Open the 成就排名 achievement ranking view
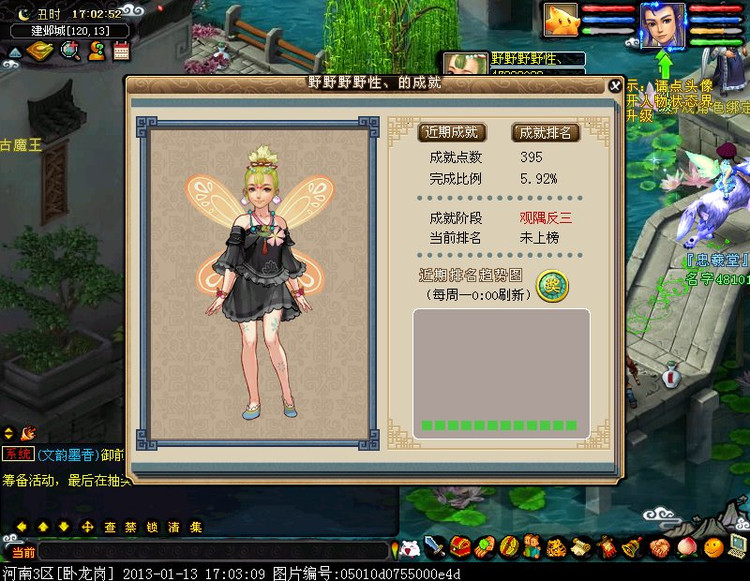This screenshot has height=581, width=750. tap(545, 132)
